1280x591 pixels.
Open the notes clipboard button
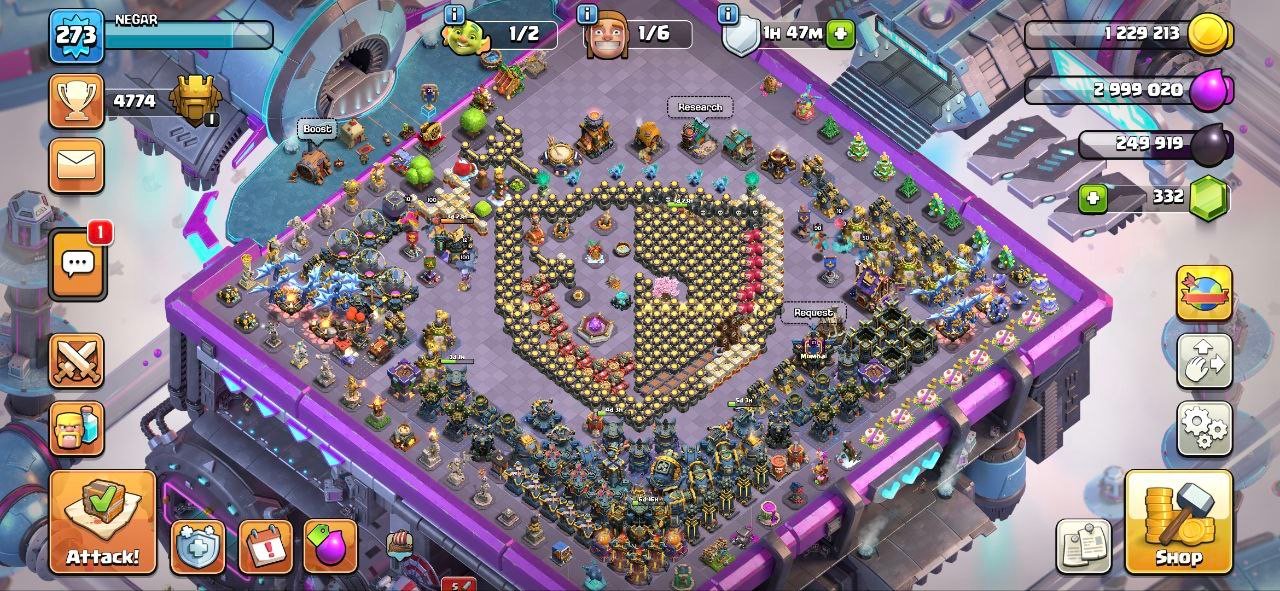point(1084,546)
